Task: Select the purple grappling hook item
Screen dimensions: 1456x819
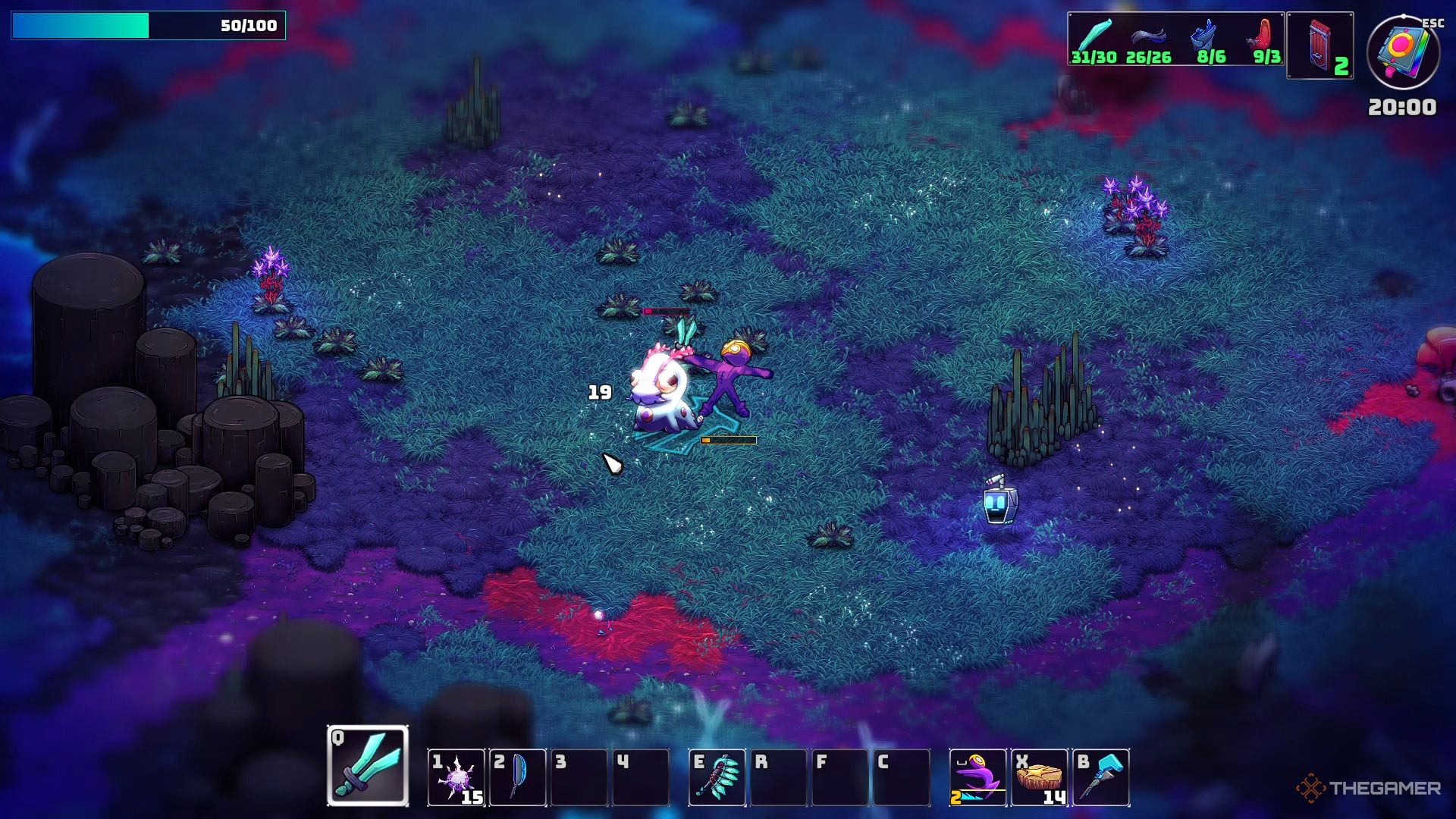Action: 978,778
